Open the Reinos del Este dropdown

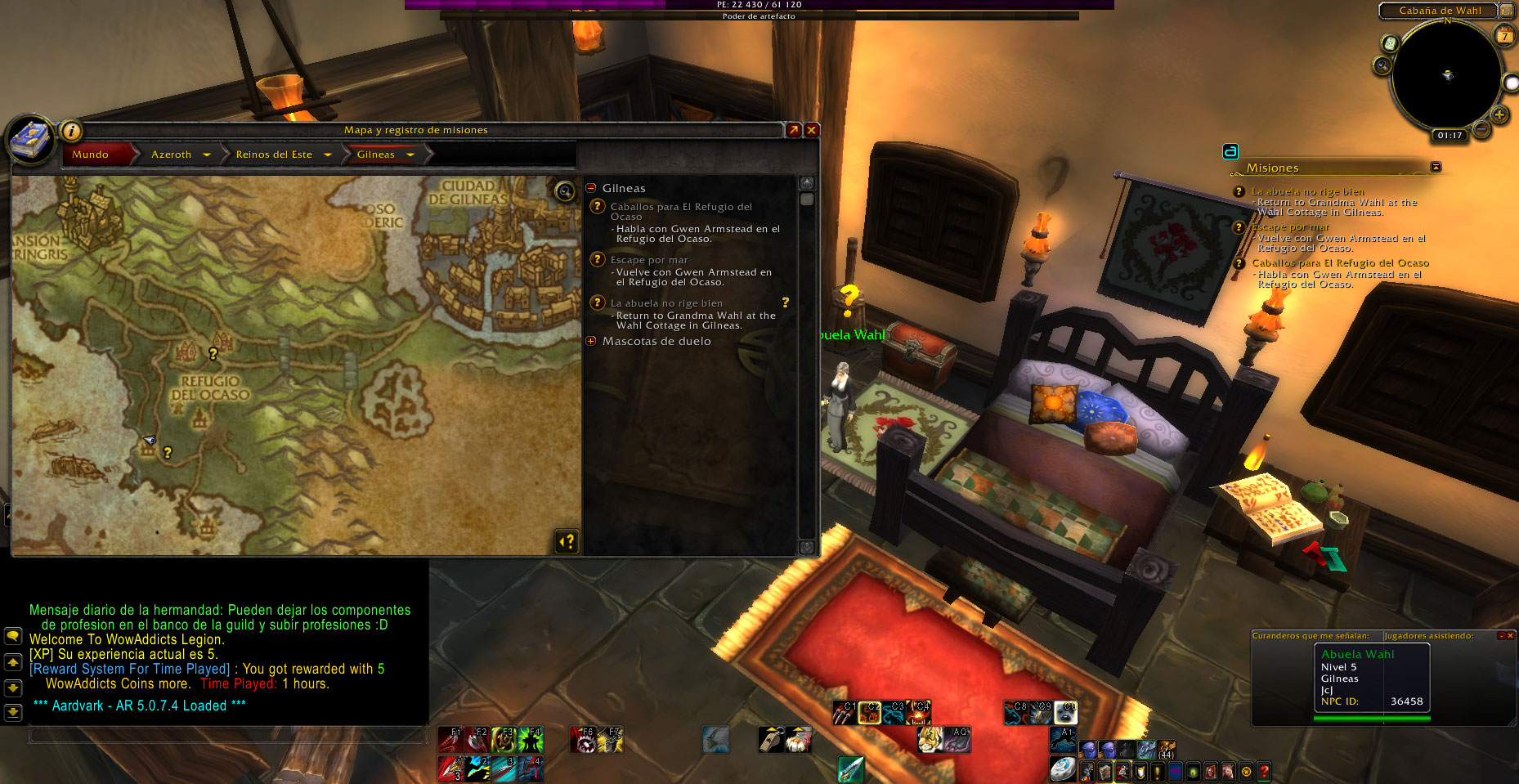(328, 155)
